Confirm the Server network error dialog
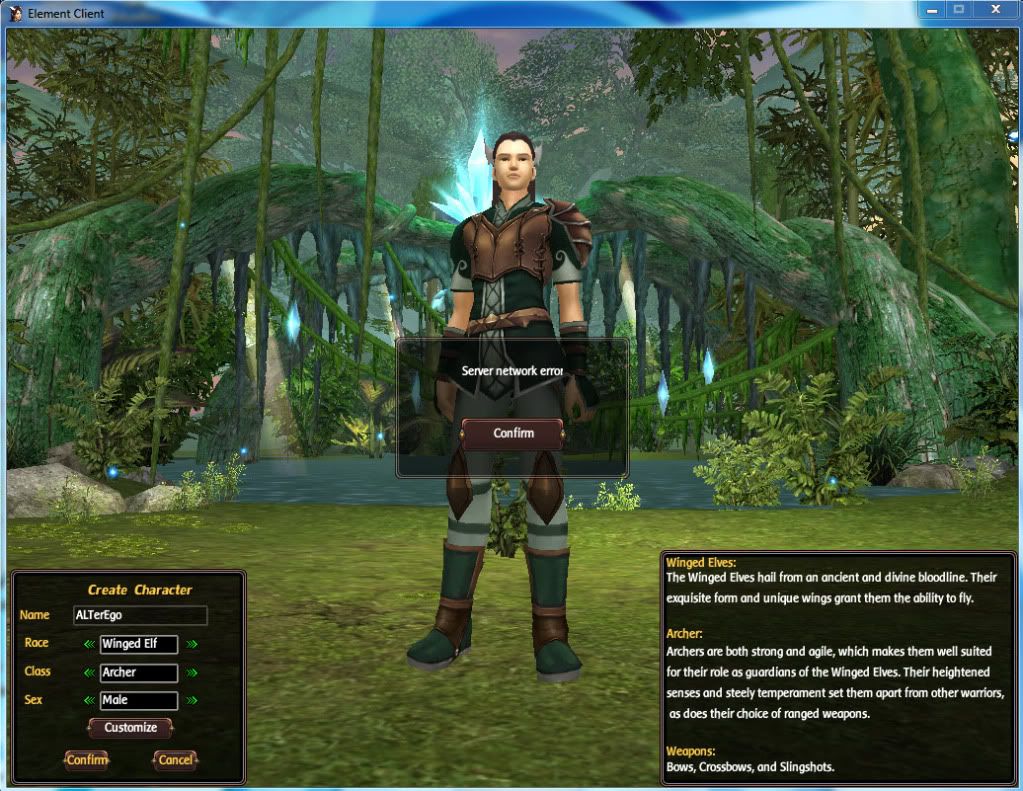Viewport: 1023px width, 791px height. pyautogui.click(x=512, y=433)
